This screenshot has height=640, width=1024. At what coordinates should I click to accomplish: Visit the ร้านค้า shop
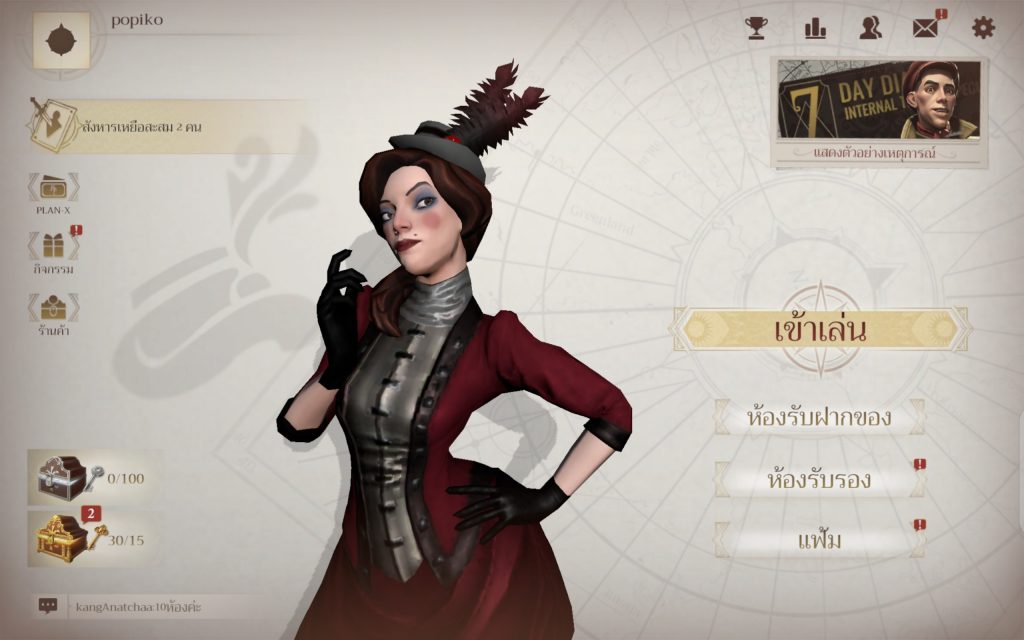pyautogui.click(x=53, y=312)
